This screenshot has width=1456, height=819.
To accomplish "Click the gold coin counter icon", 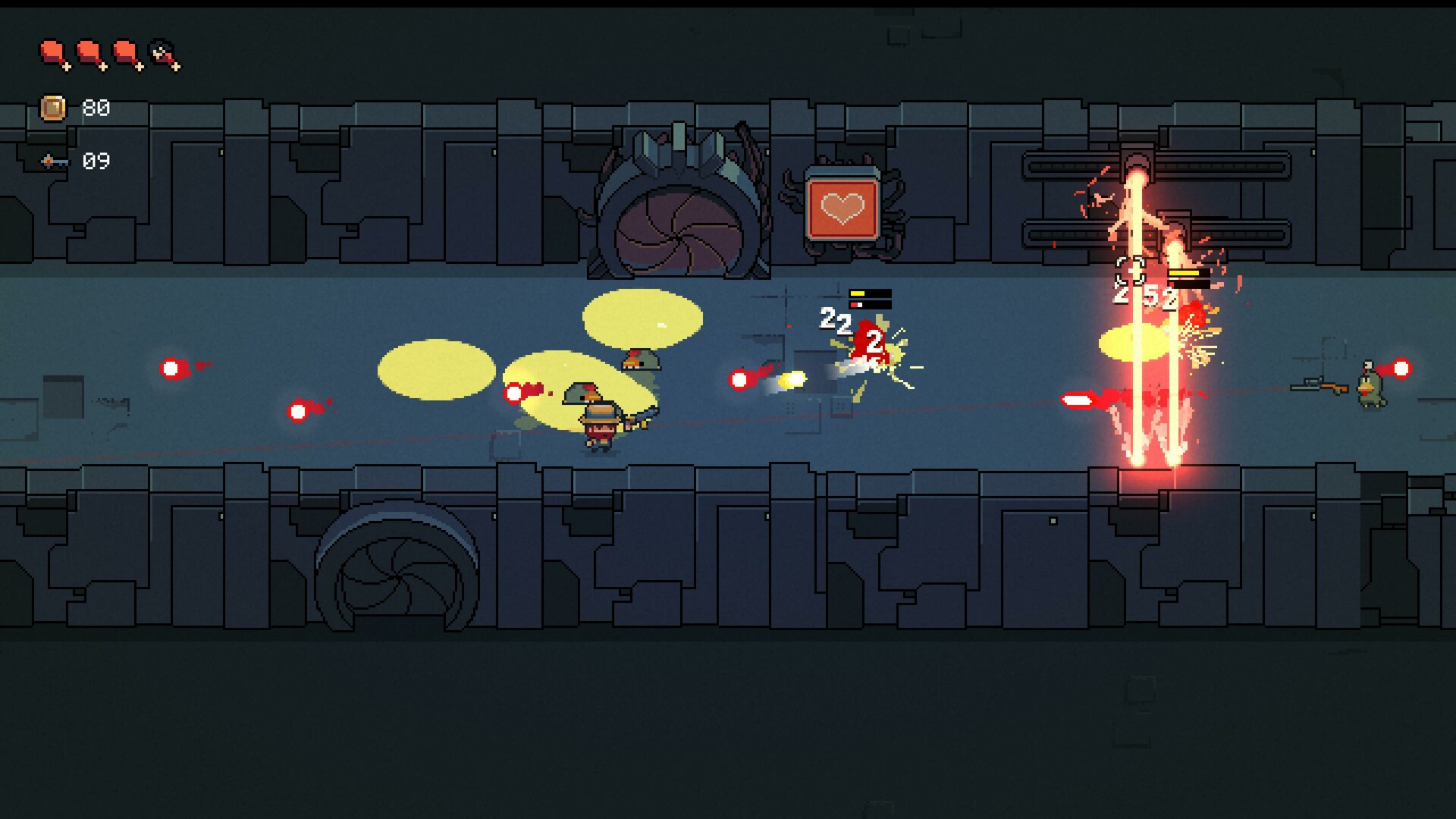I will [x=52, y=106].
